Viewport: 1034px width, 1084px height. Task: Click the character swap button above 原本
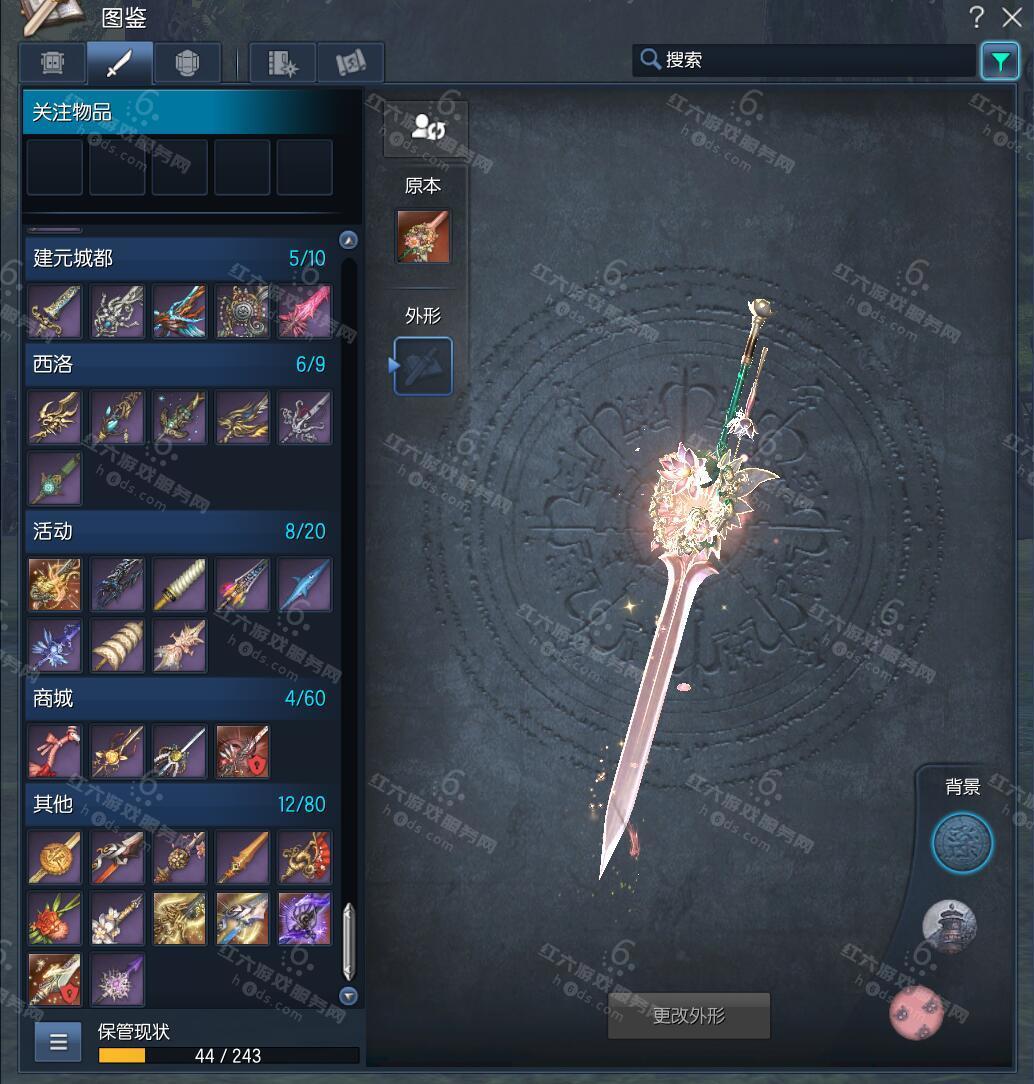tap(425, 128)
